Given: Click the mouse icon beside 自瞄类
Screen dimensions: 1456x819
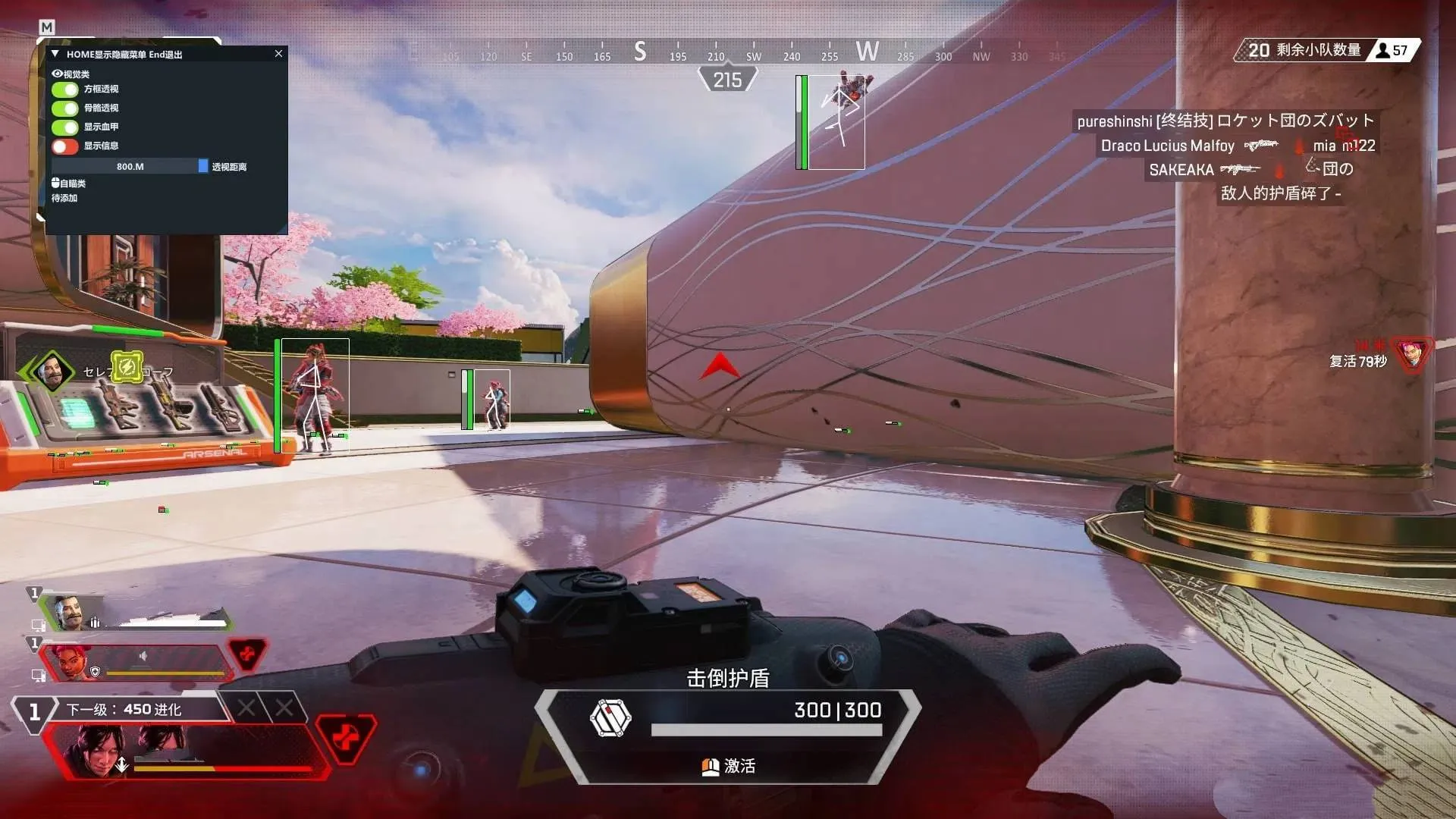Looking at the screenshot, I should (x=55, y=184).
